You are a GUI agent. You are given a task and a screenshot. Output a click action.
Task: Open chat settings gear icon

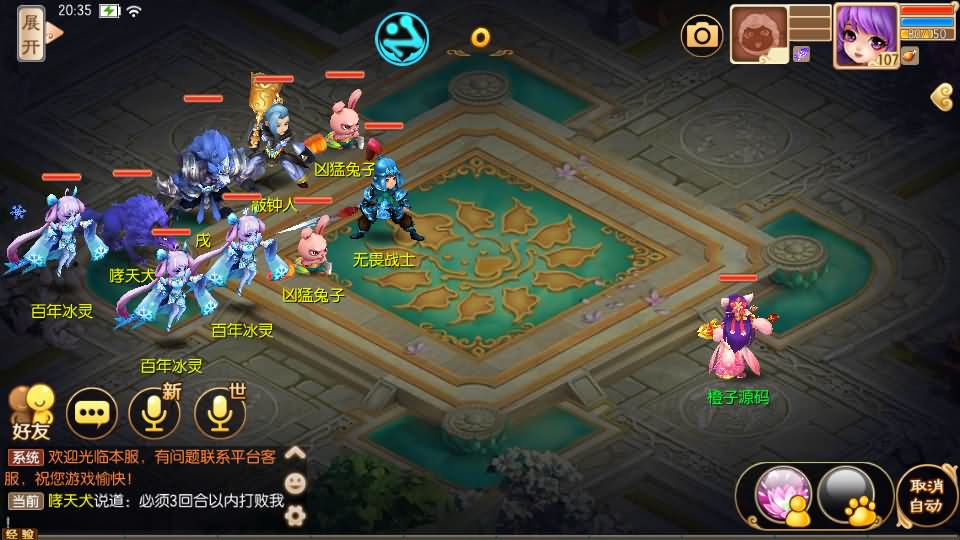click(295, 516)
